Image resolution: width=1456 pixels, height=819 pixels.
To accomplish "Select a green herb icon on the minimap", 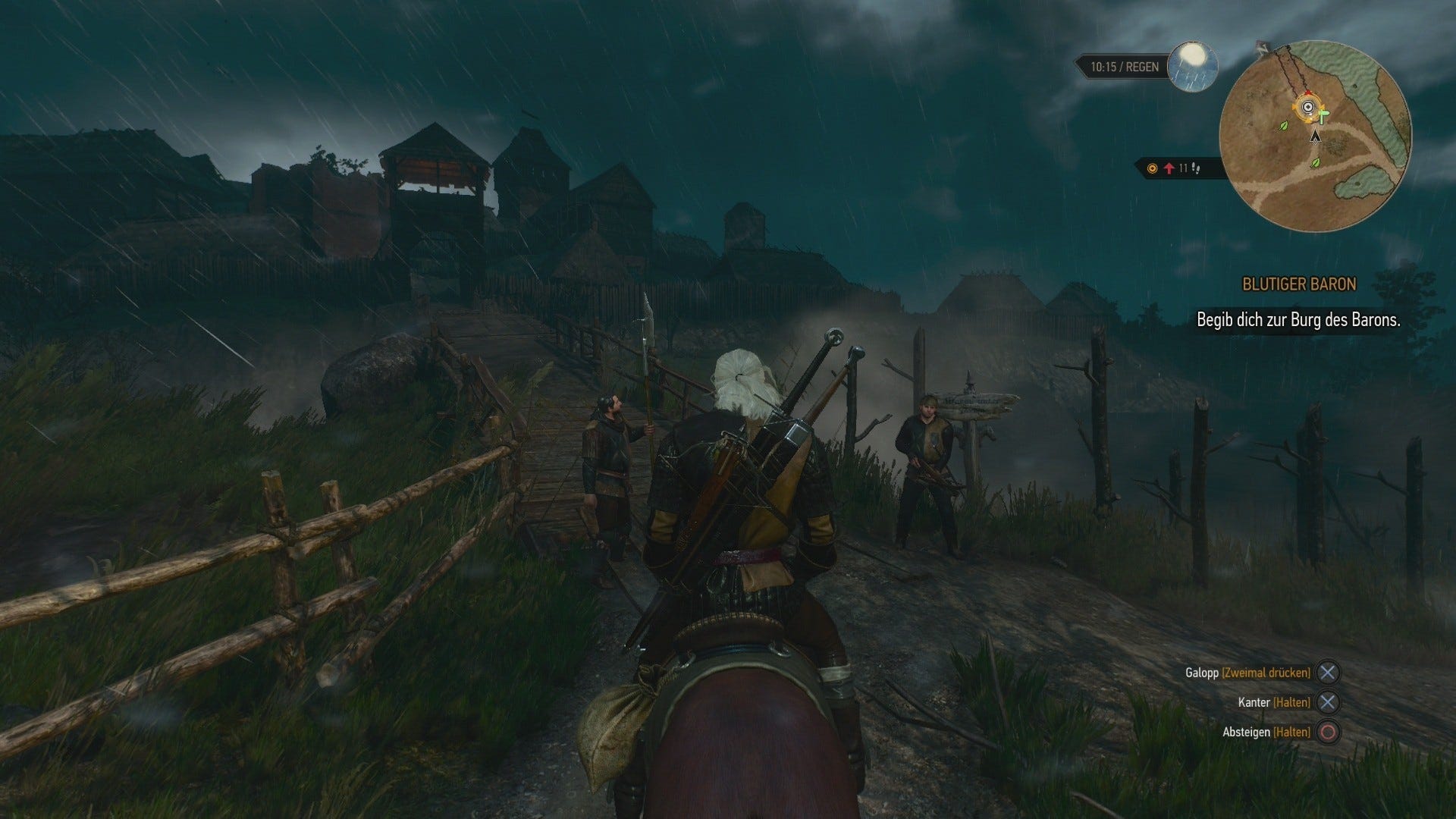I will pos(1283,127).
